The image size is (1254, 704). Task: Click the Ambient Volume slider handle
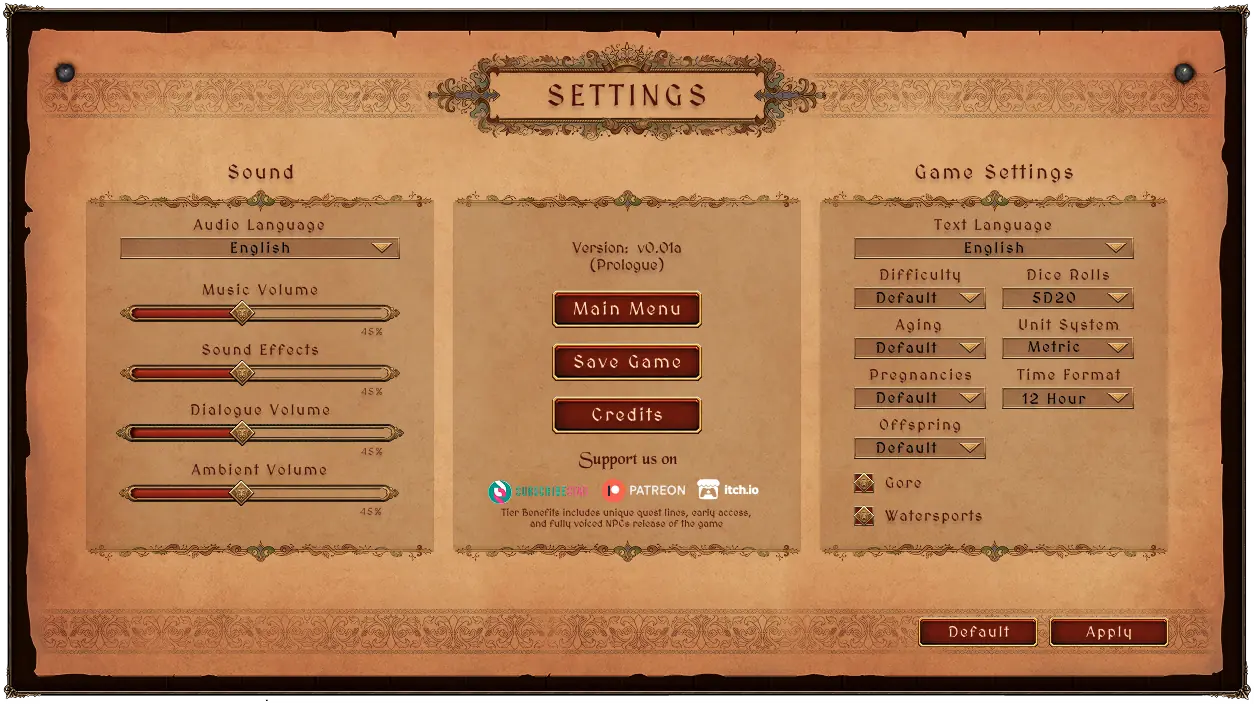click(x=240, y=493)
